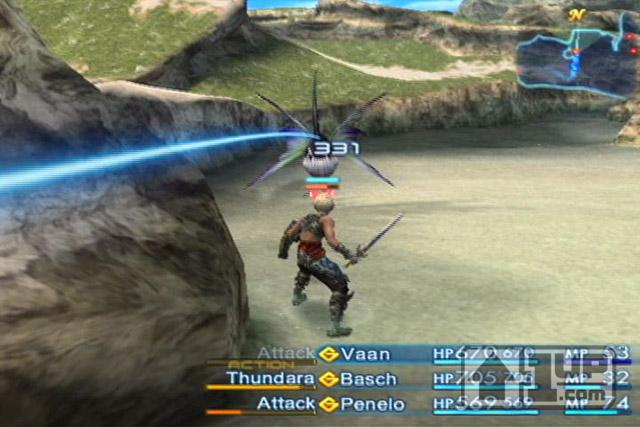Viewport: 640px width, 427px height.
Task: Pick Penelo in the party list
Action: [x=373, y=404]
